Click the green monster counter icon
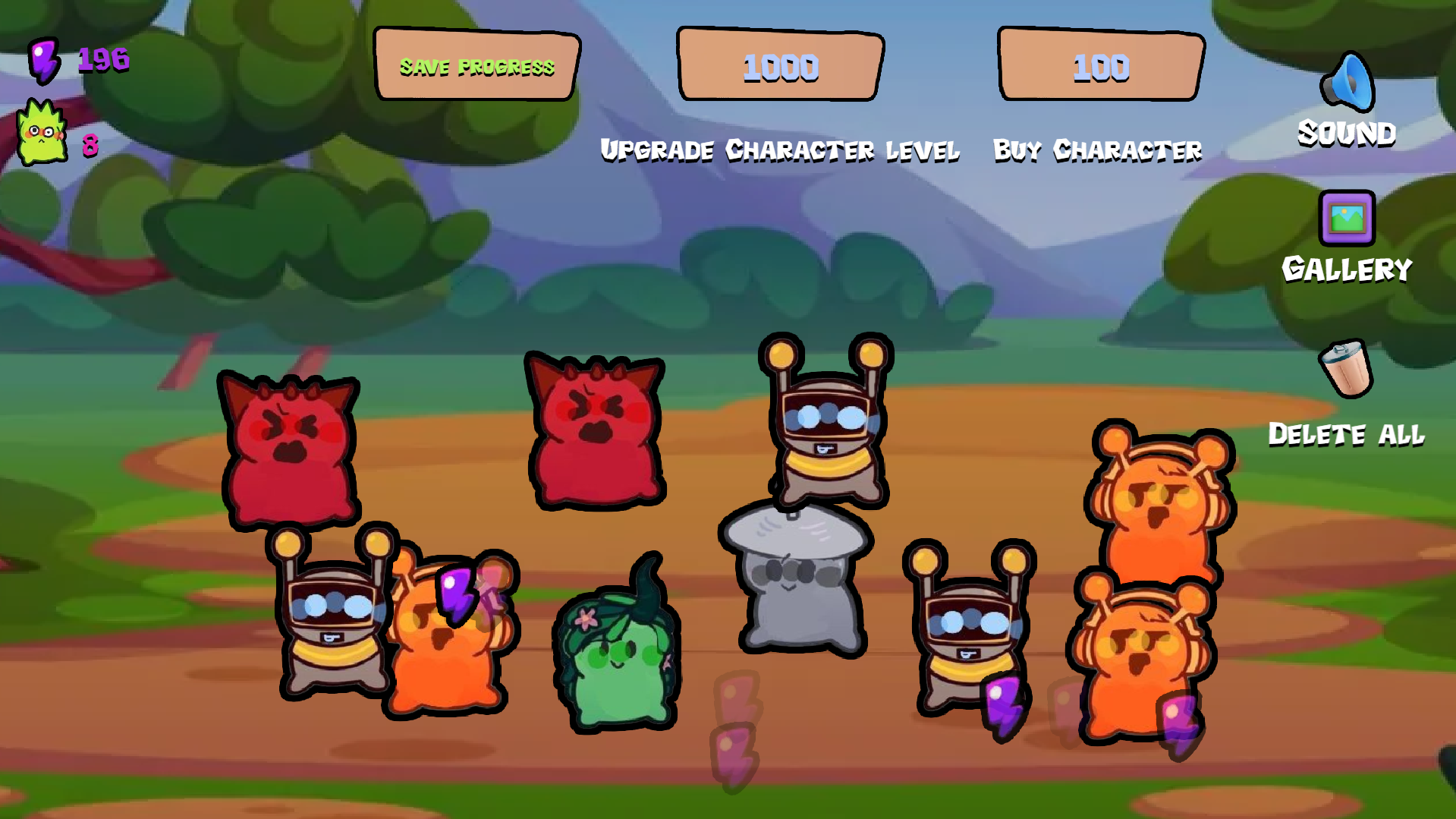 coord(42,134)
